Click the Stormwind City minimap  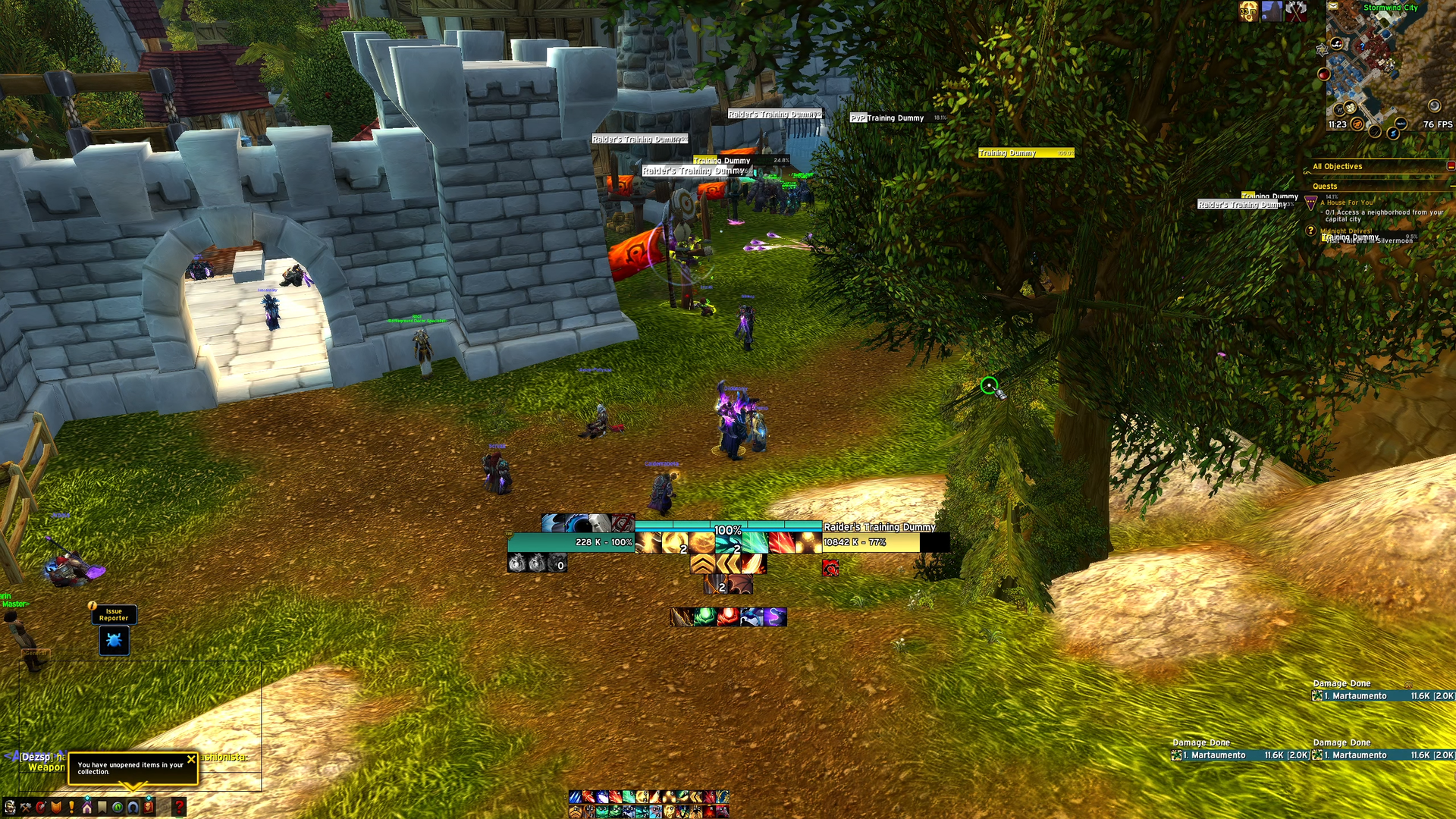(1388, 68)
